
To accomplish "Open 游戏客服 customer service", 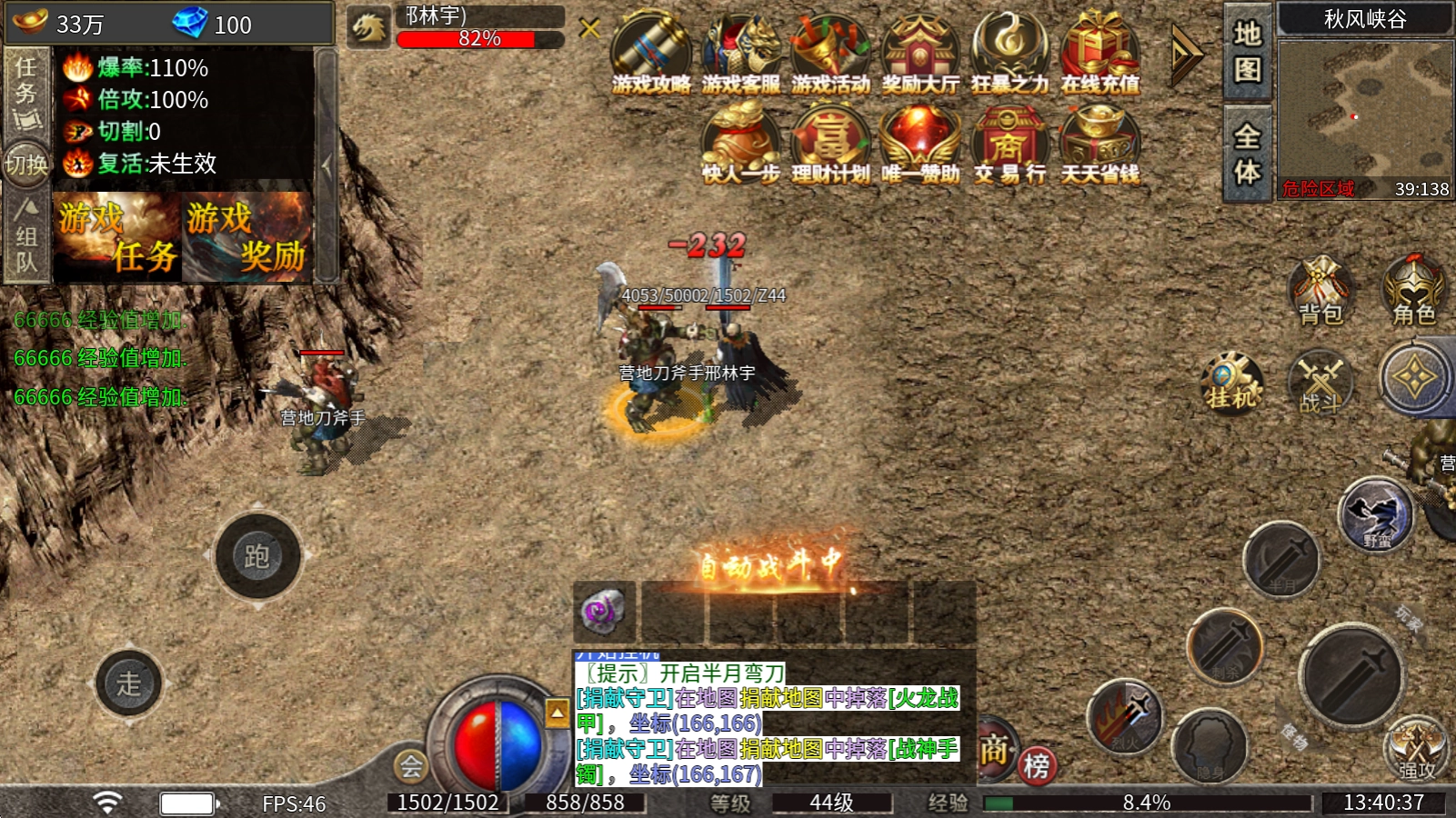I will coord(740,53).
